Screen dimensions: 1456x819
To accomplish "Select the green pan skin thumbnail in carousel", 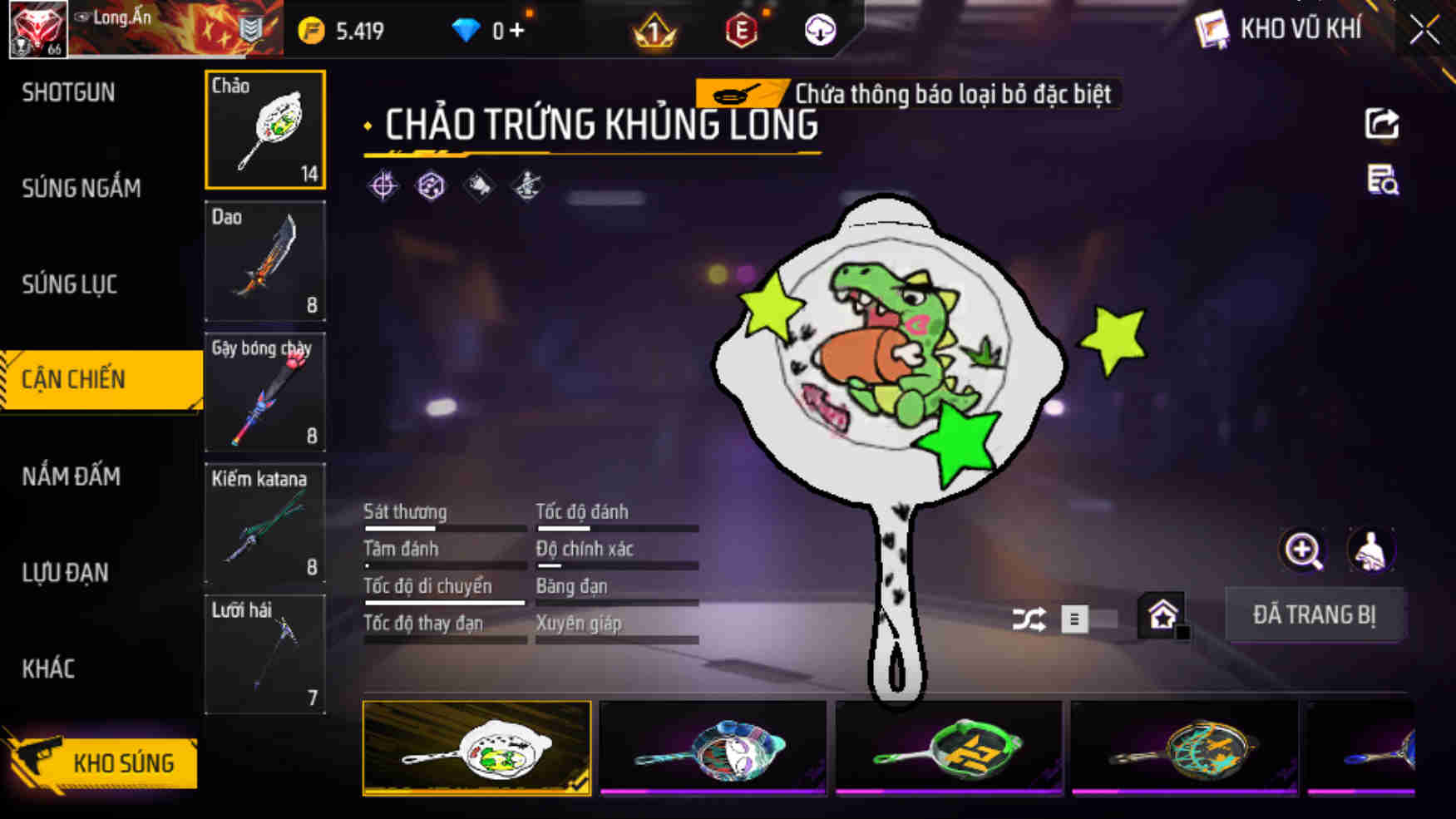I will pos(950,747).
